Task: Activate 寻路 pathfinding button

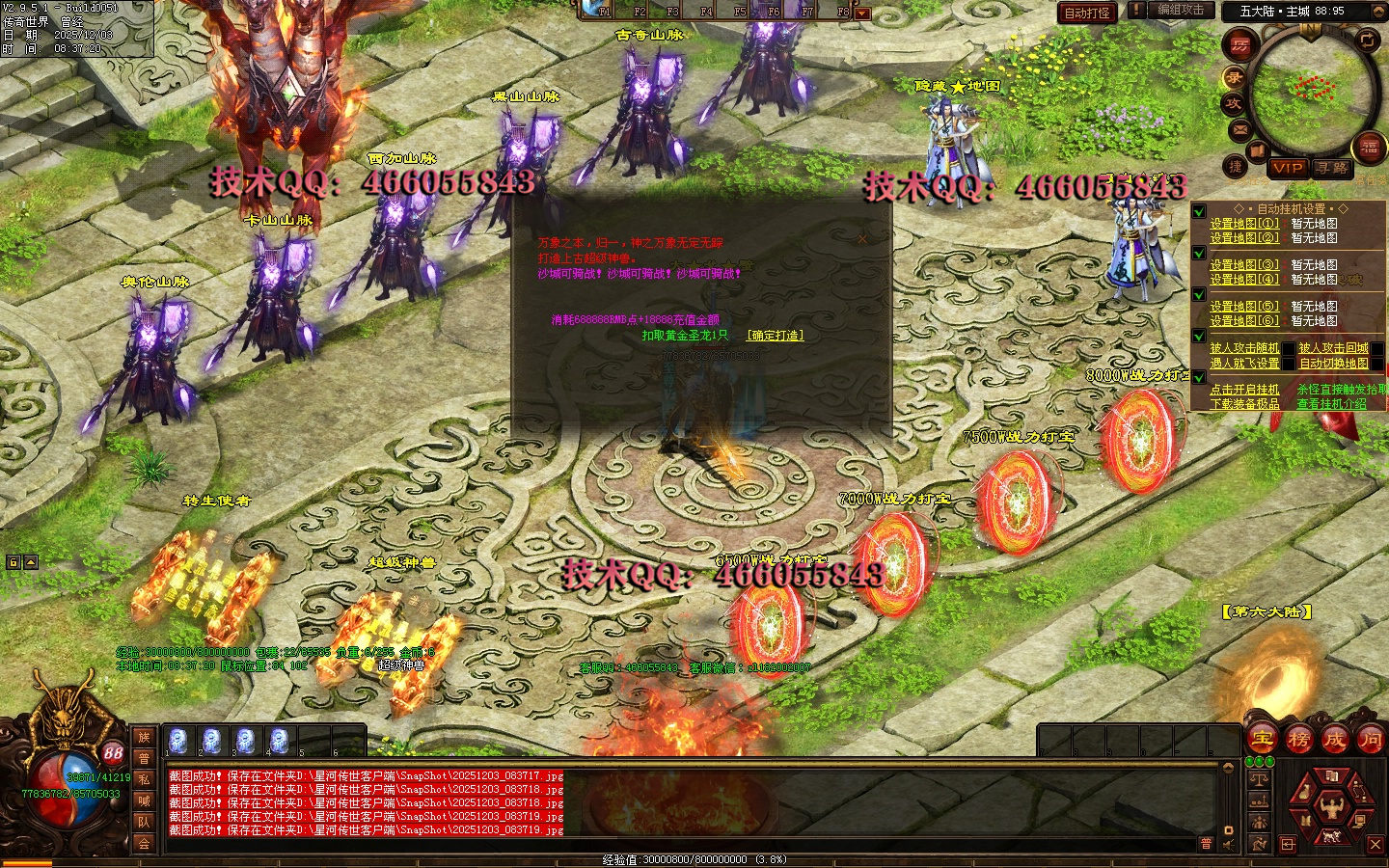Action: pyautogui.click(x=1332, y=168)
